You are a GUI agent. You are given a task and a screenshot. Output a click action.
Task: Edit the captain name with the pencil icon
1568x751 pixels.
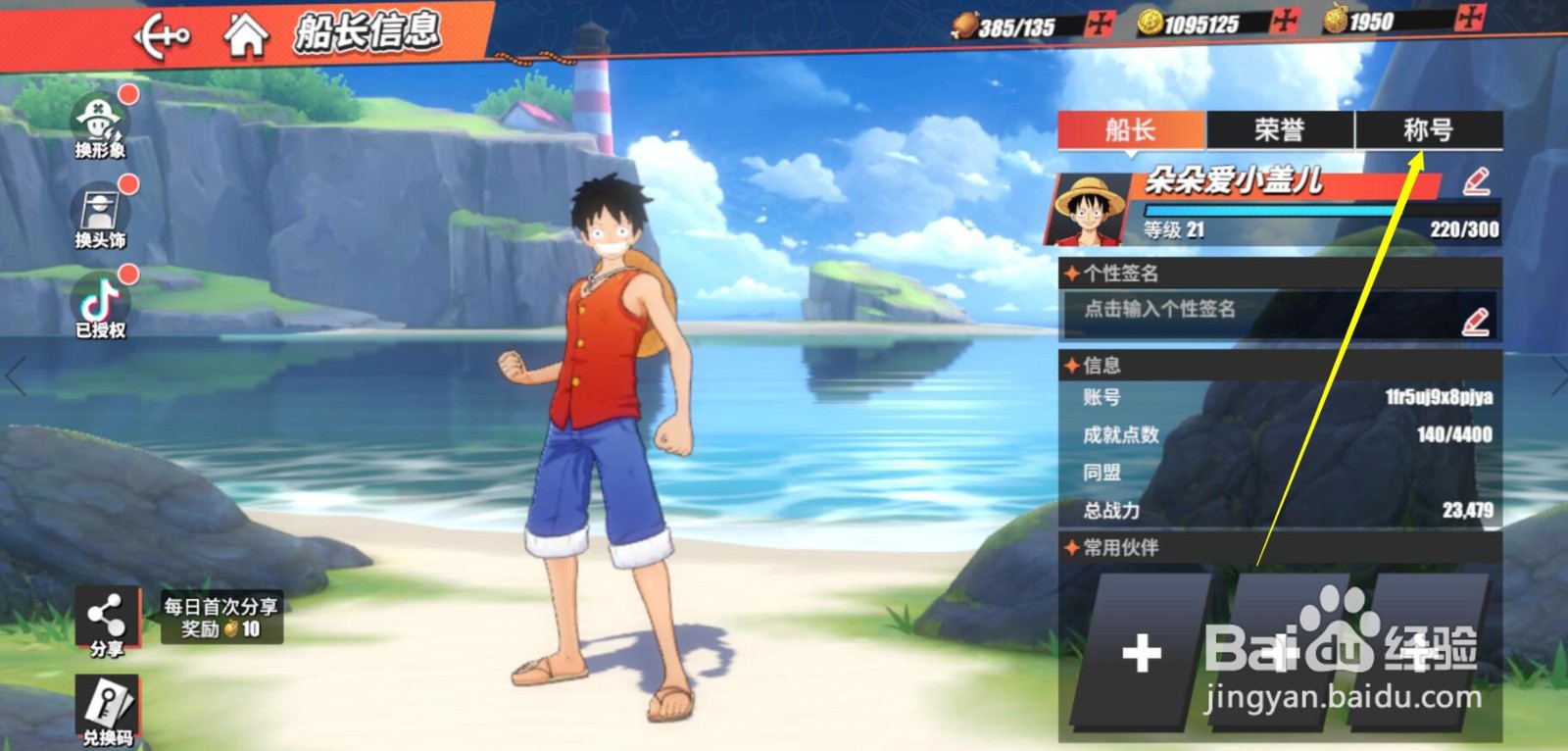pyautogui.click(x=1476, y=181)
